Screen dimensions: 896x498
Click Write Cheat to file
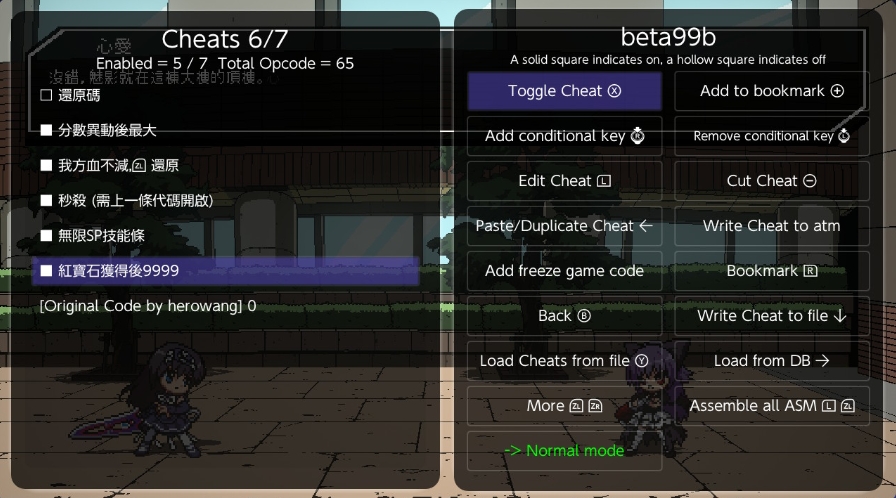(x=771, y=316)
